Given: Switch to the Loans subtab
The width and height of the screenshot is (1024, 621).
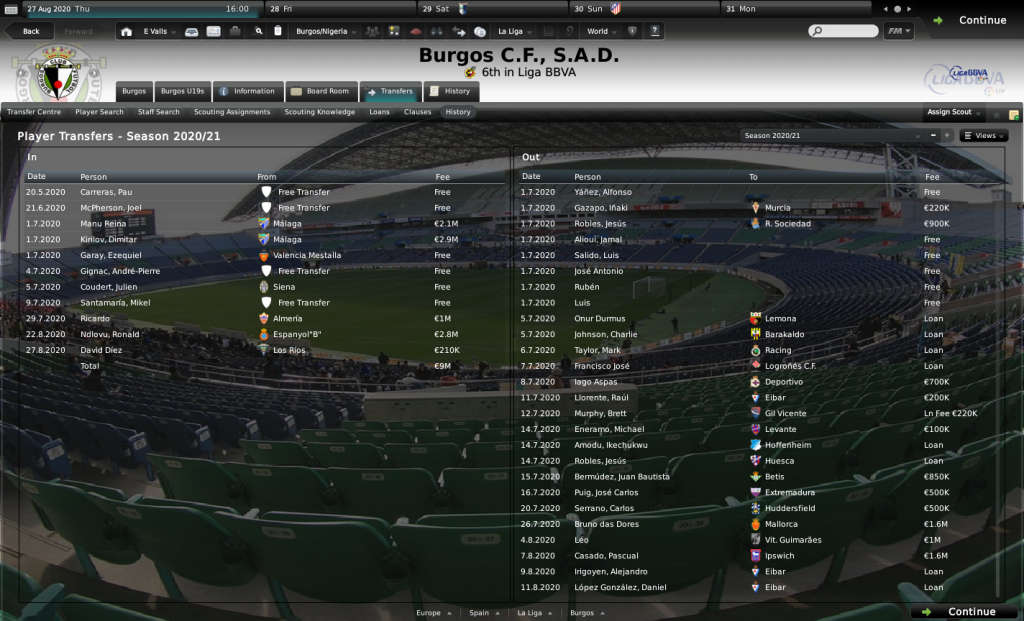Looking at the screenshot, I should tap(380, 112).
